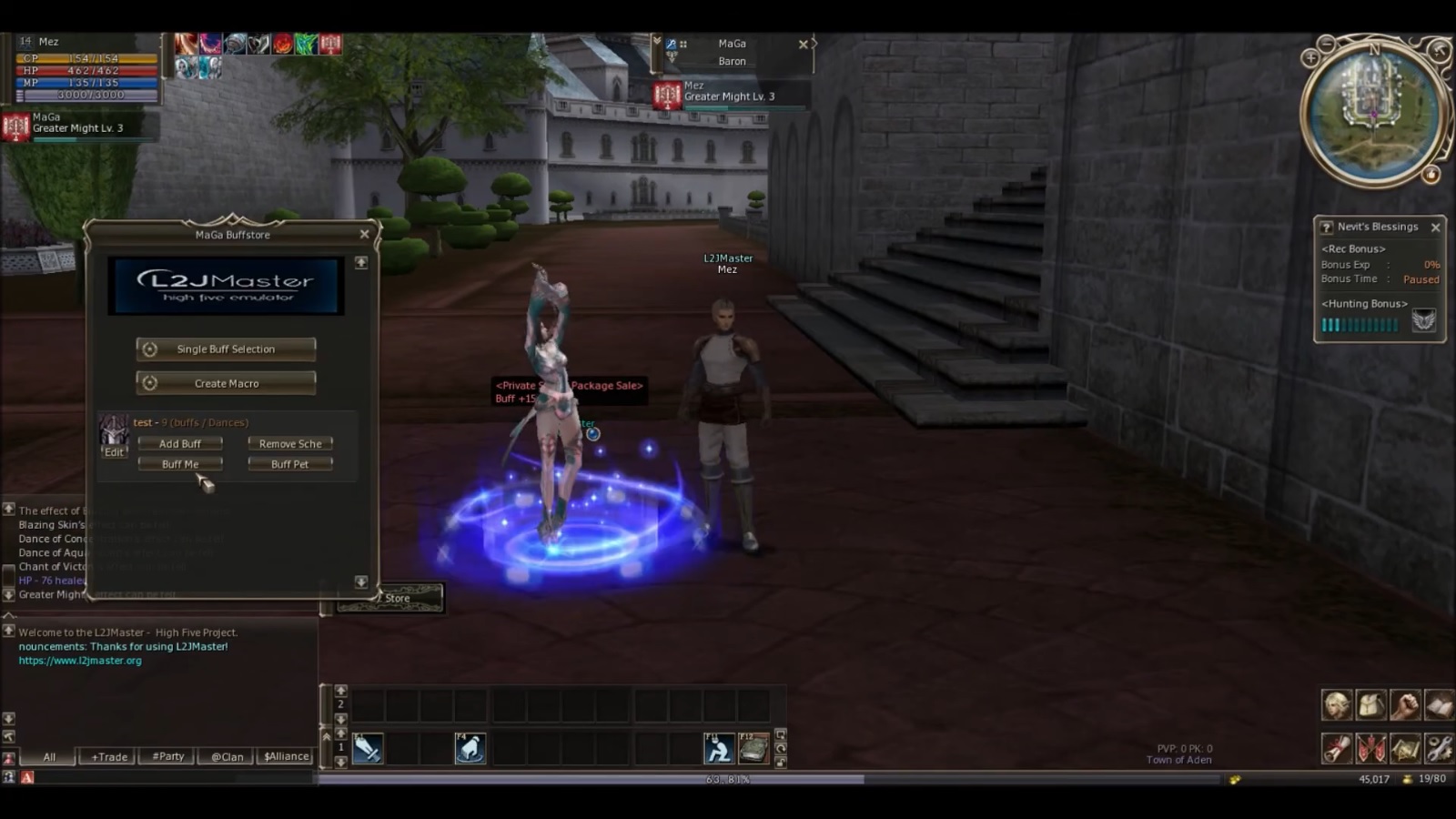Add Buff to the test scheme
Screen dimensions: 1456x819
click(180, 444)
